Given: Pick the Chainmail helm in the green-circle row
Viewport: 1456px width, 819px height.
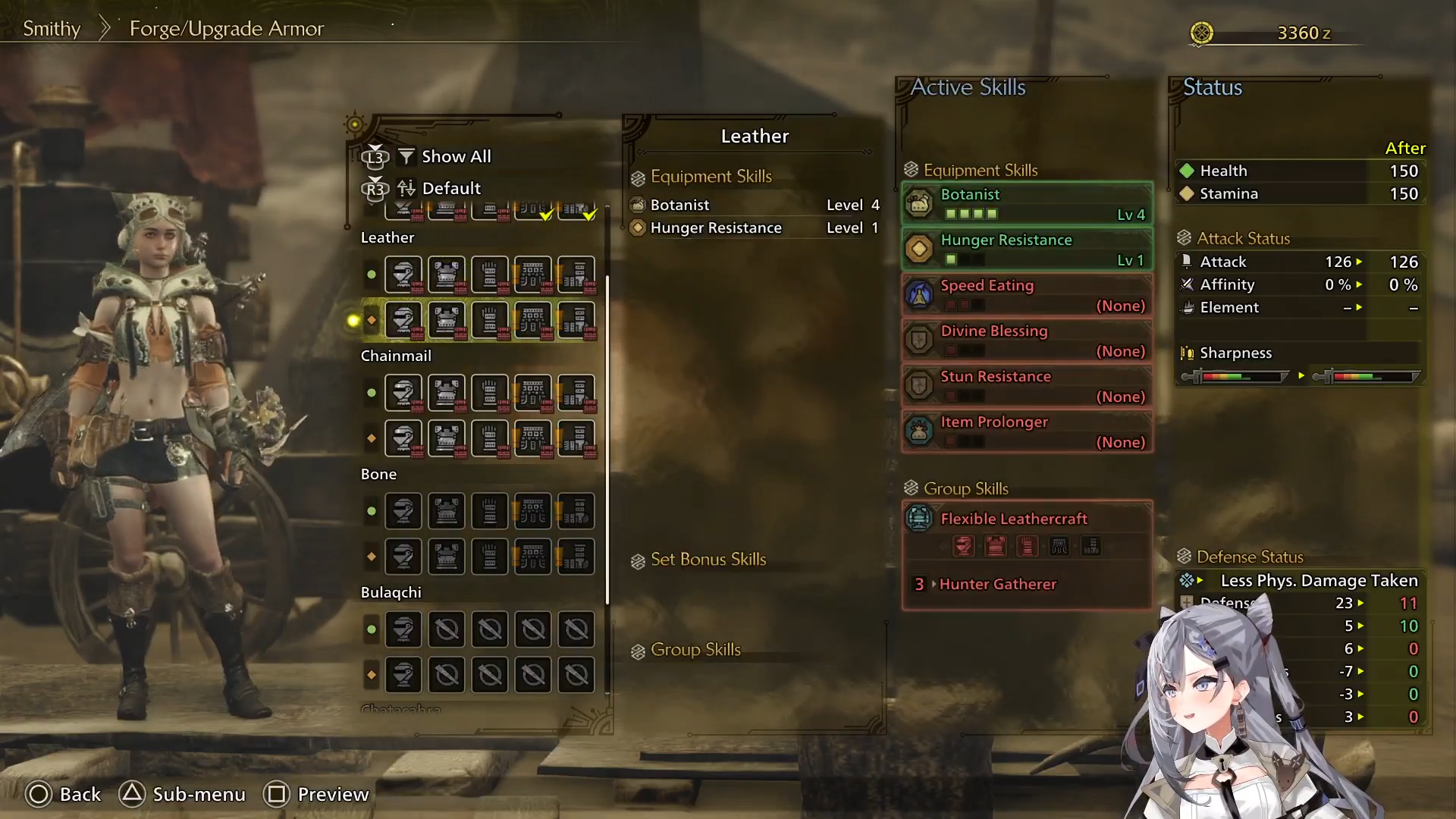Looking at the screenshot, I should [403, 393].
